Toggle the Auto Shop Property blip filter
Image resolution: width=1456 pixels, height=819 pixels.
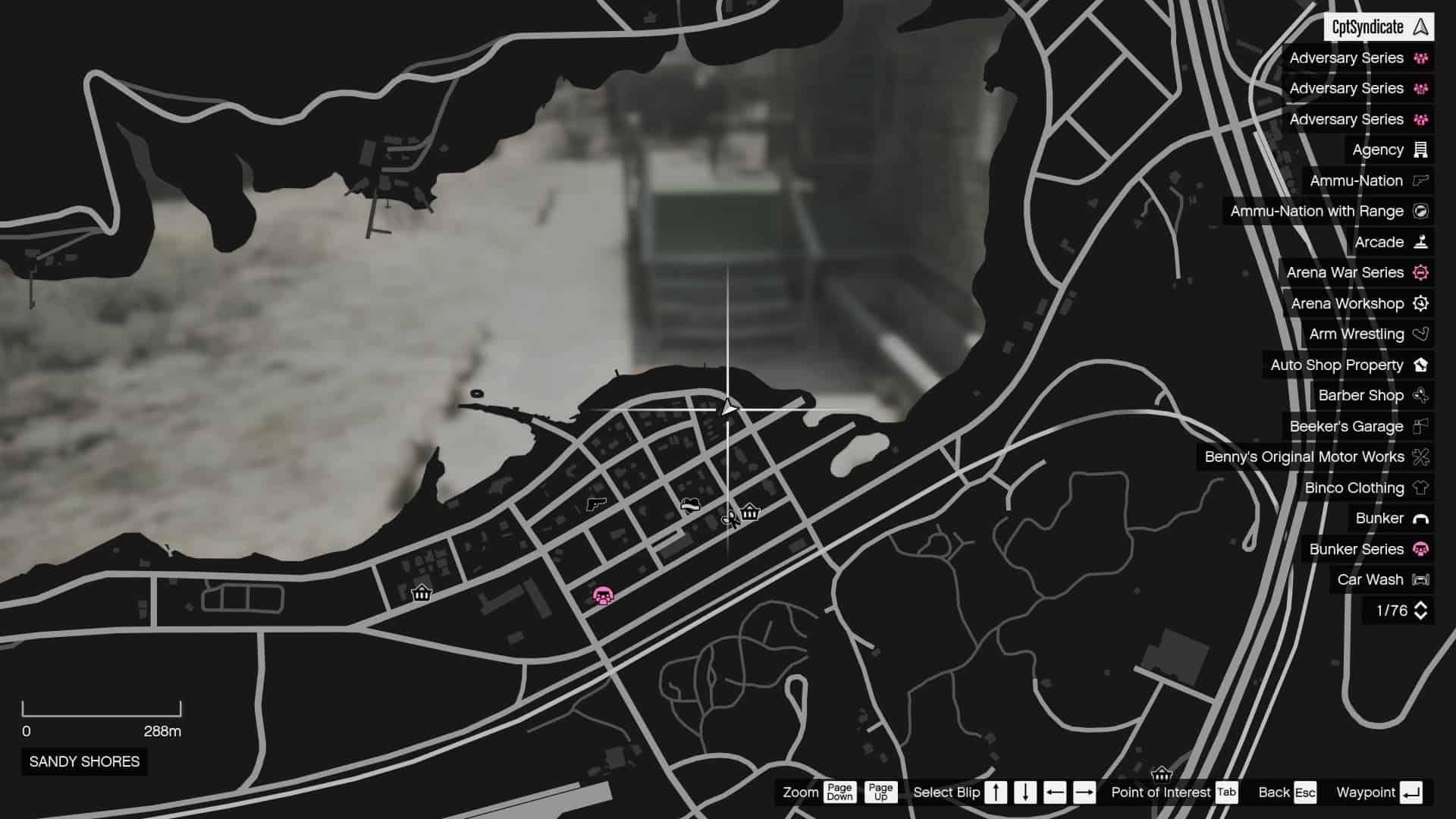pos(1341,365)
